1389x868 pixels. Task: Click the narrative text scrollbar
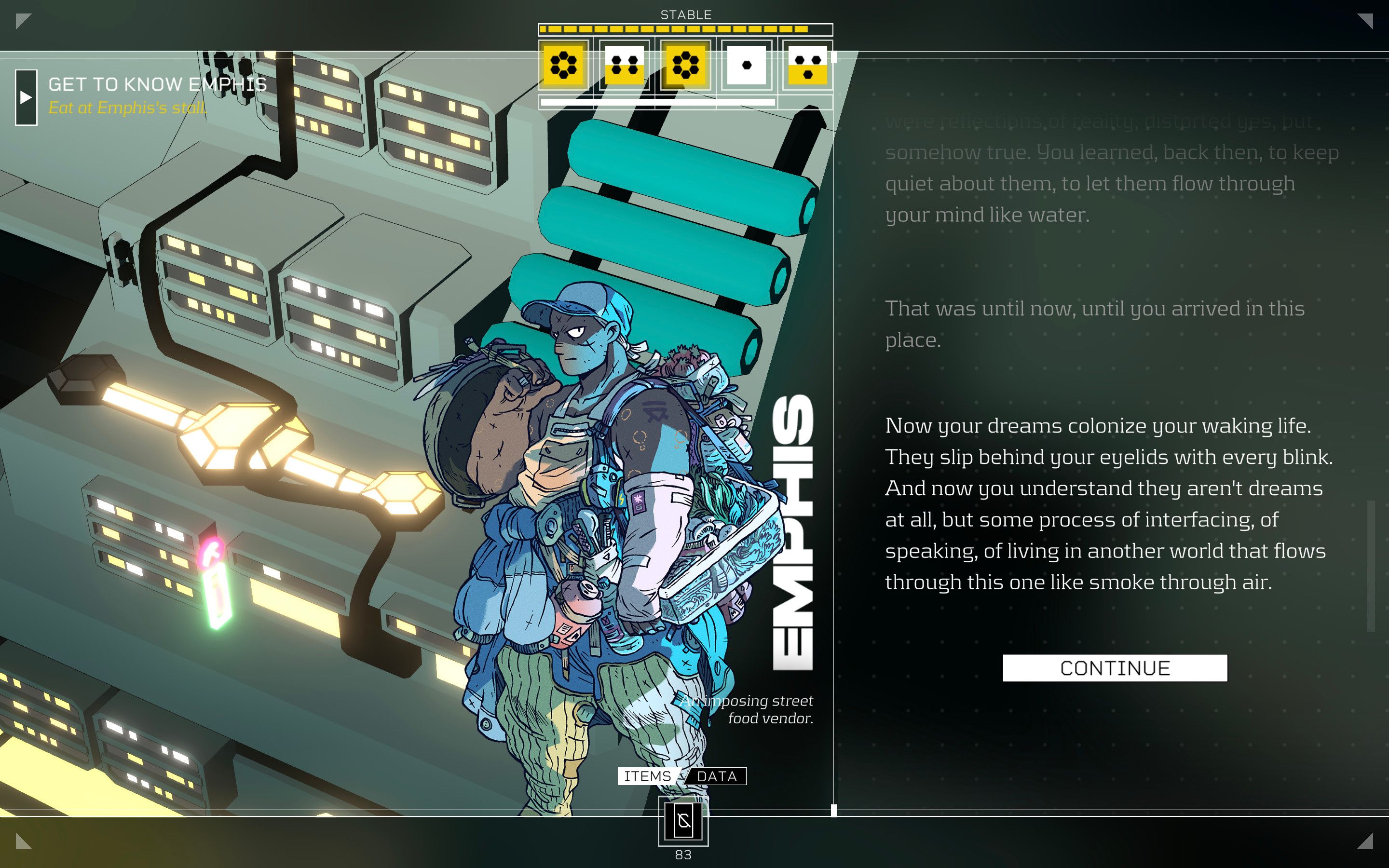point(1371,566)
